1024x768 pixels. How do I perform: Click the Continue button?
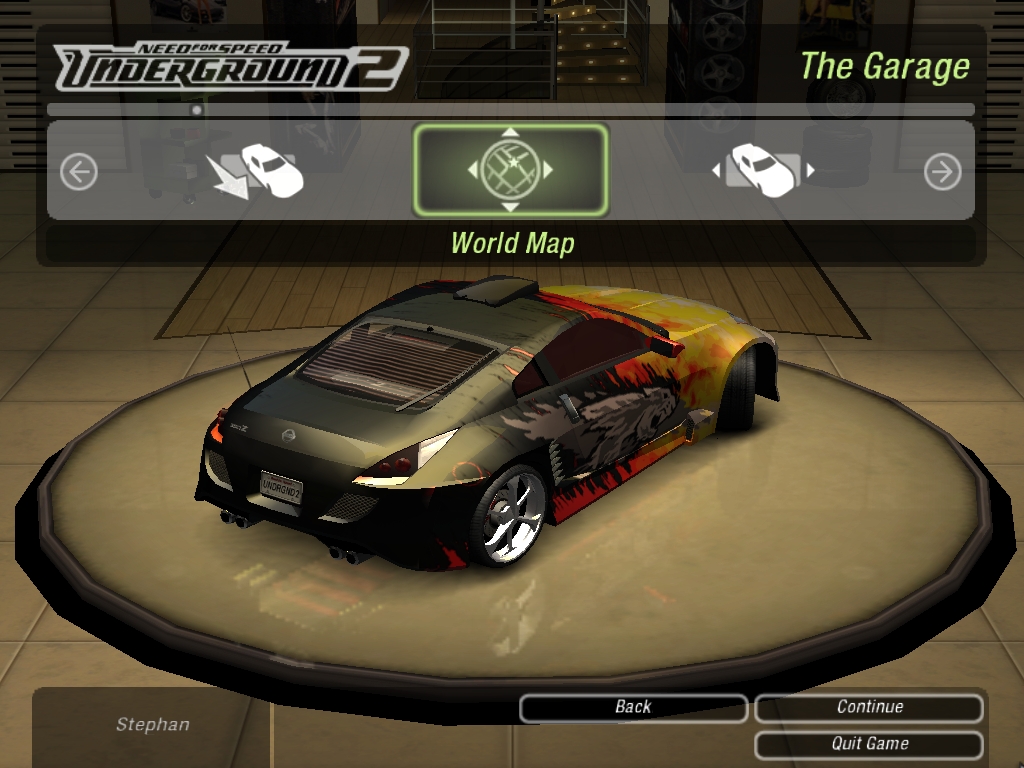point(869,707)
